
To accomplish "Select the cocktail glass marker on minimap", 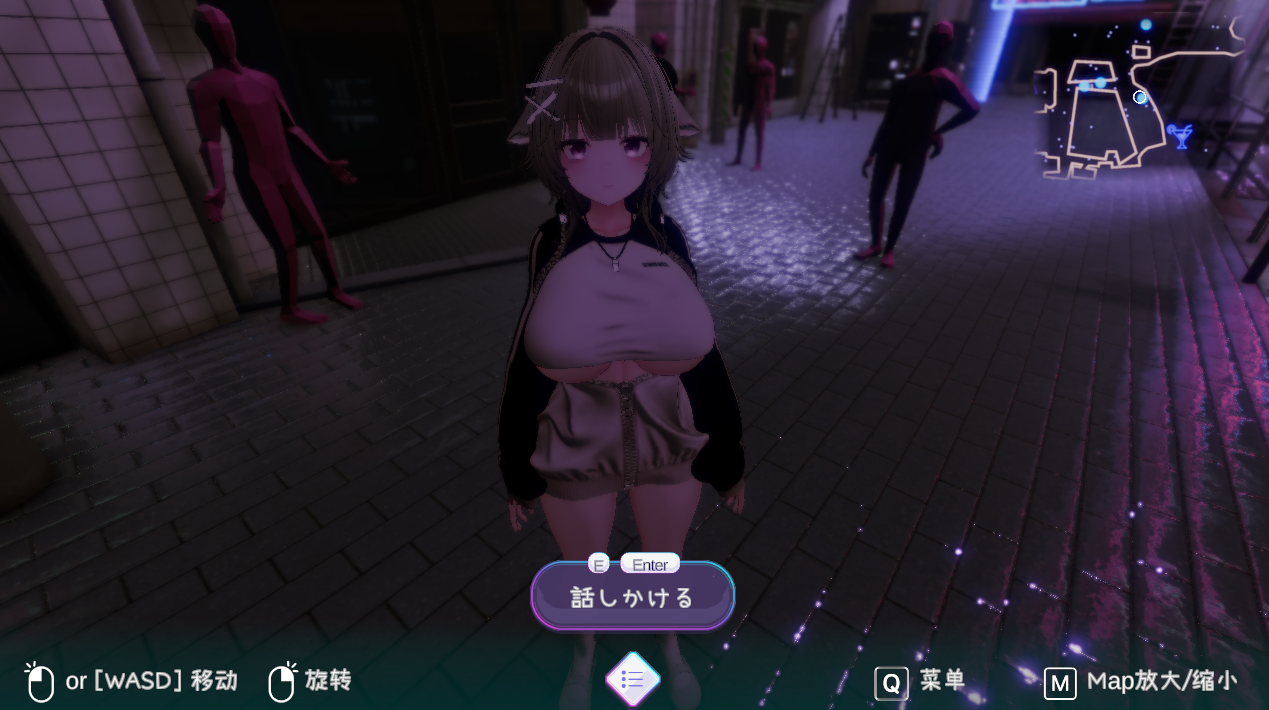I will (1182, 134).
